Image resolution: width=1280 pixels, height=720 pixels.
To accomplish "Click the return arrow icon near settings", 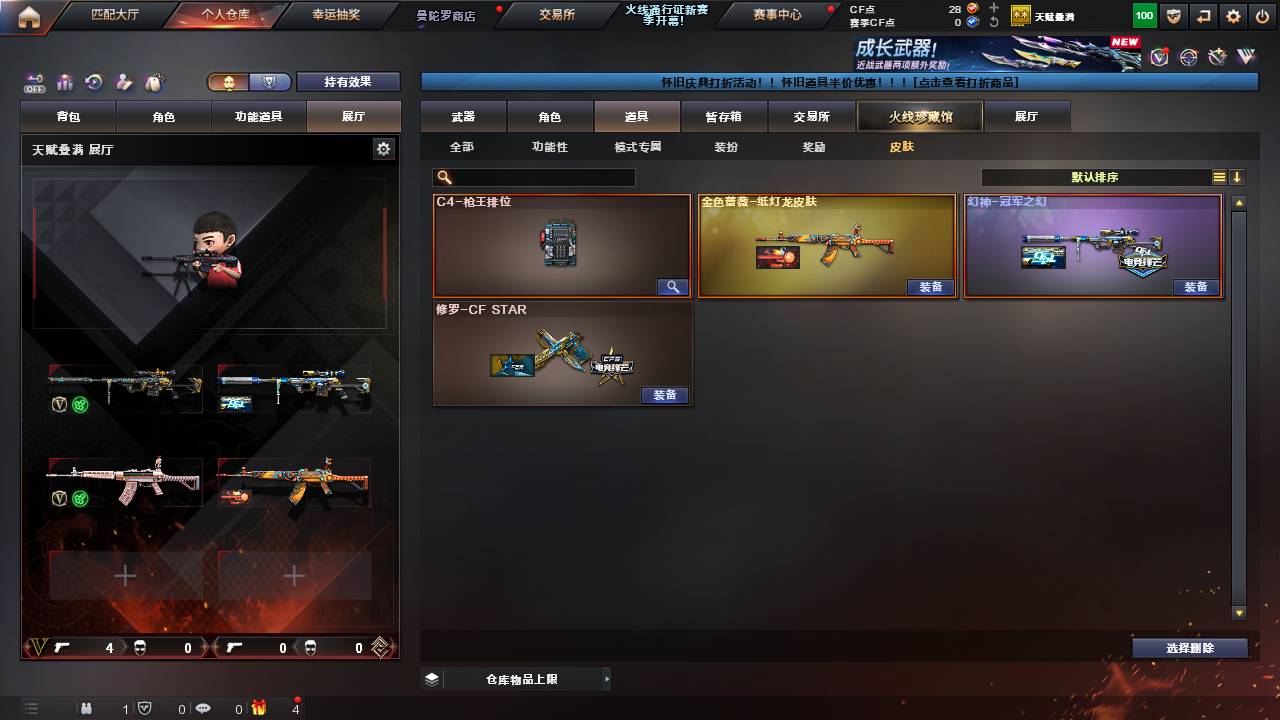I will [1202, 15].
